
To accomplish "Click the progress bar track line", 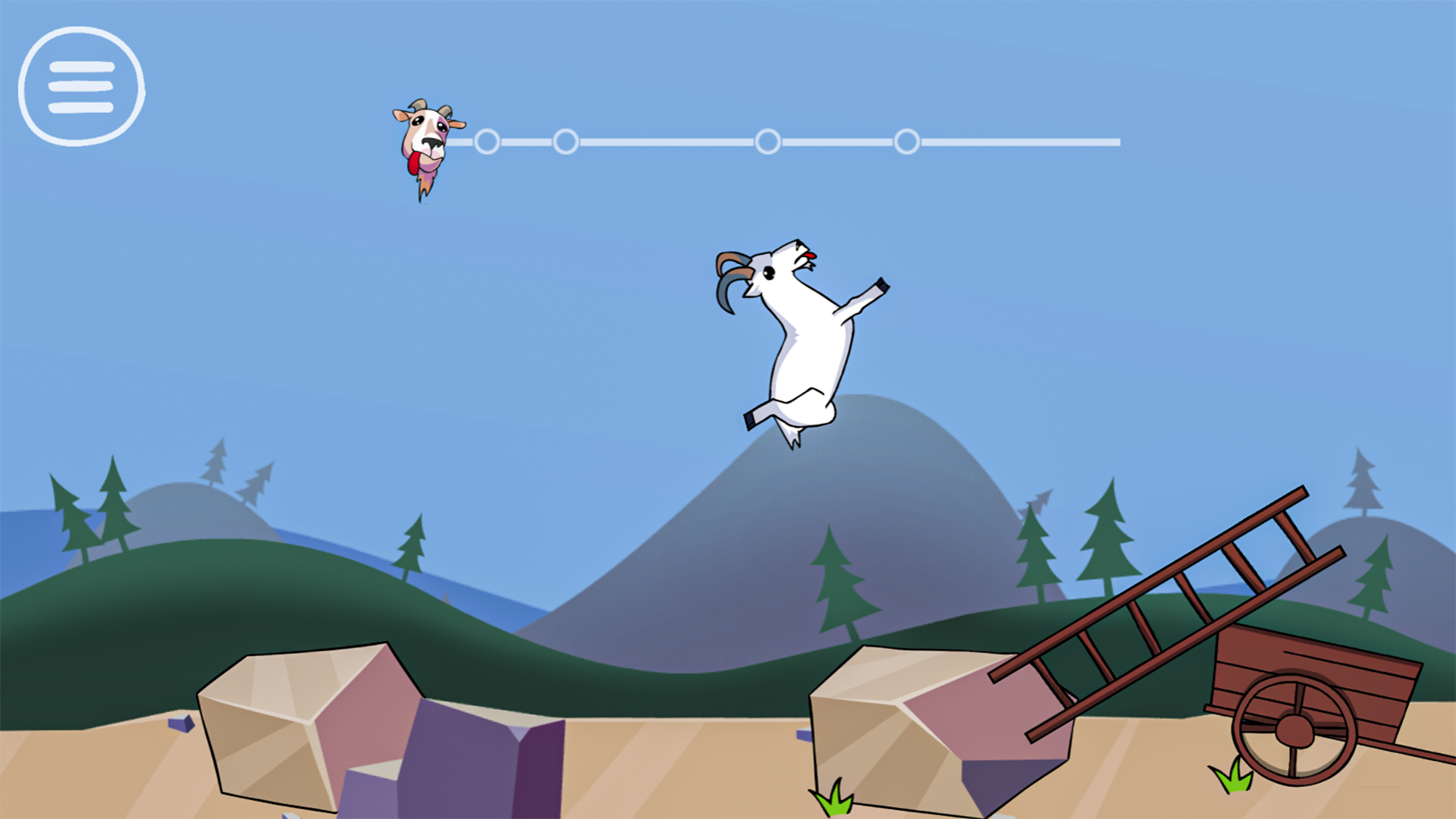I will (x=1024, y=140).
